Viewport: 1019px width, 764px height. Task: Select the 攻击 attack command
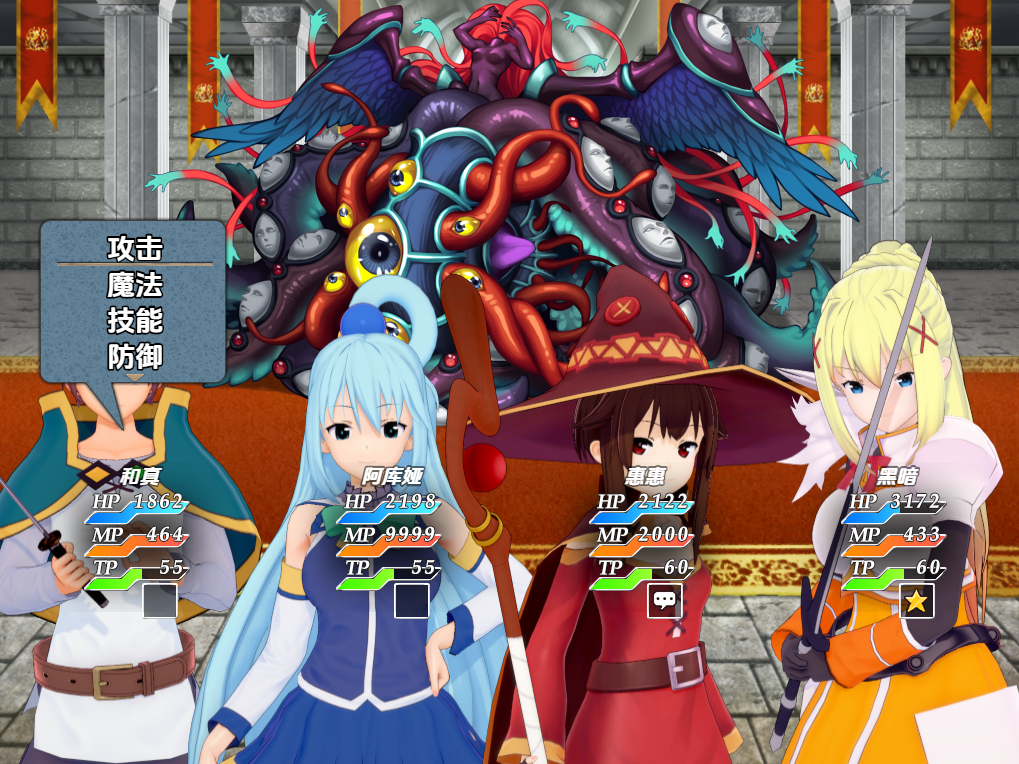[x=135, y=248]
